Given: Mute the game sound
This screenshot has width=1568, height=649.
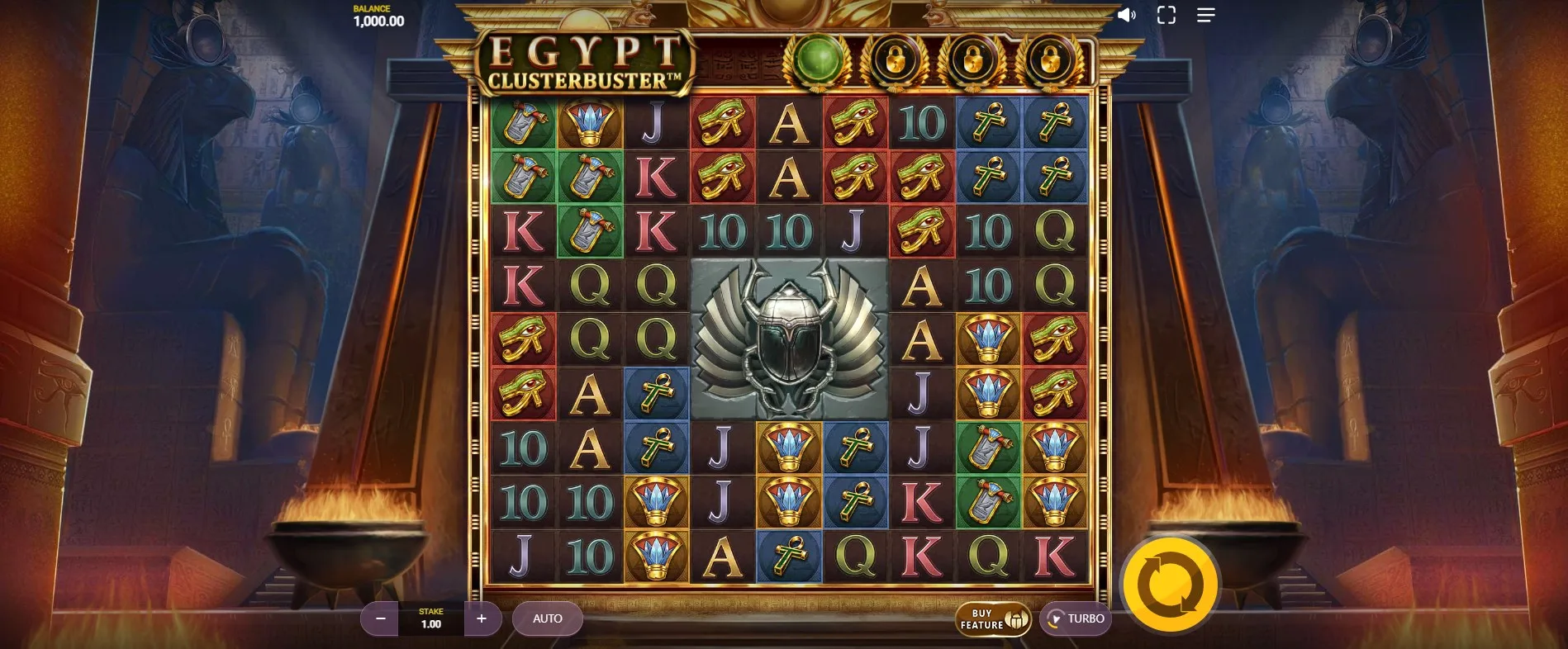Looking at the screenshot, I should [x=1126, y=15].
